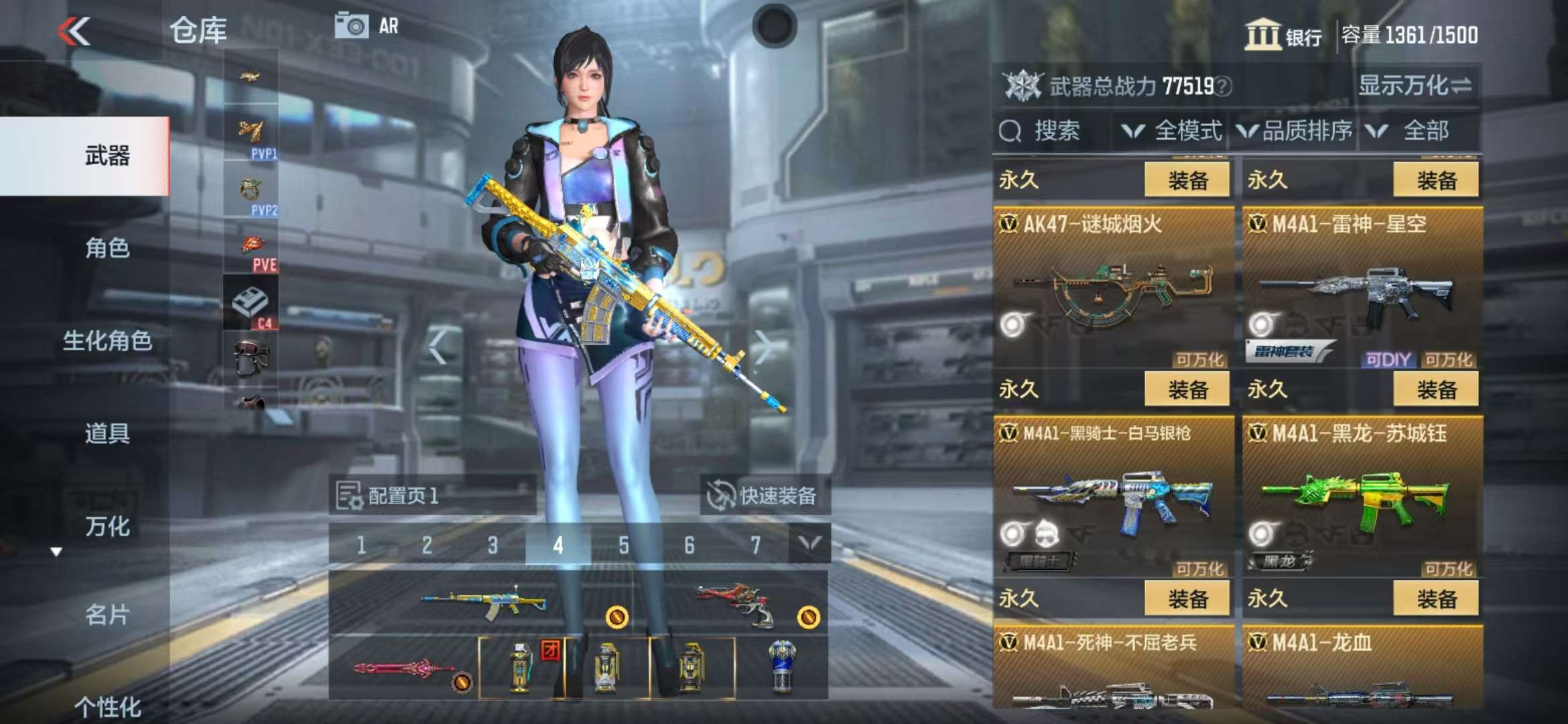Open the 道具 items tab

tap(107, 433)
